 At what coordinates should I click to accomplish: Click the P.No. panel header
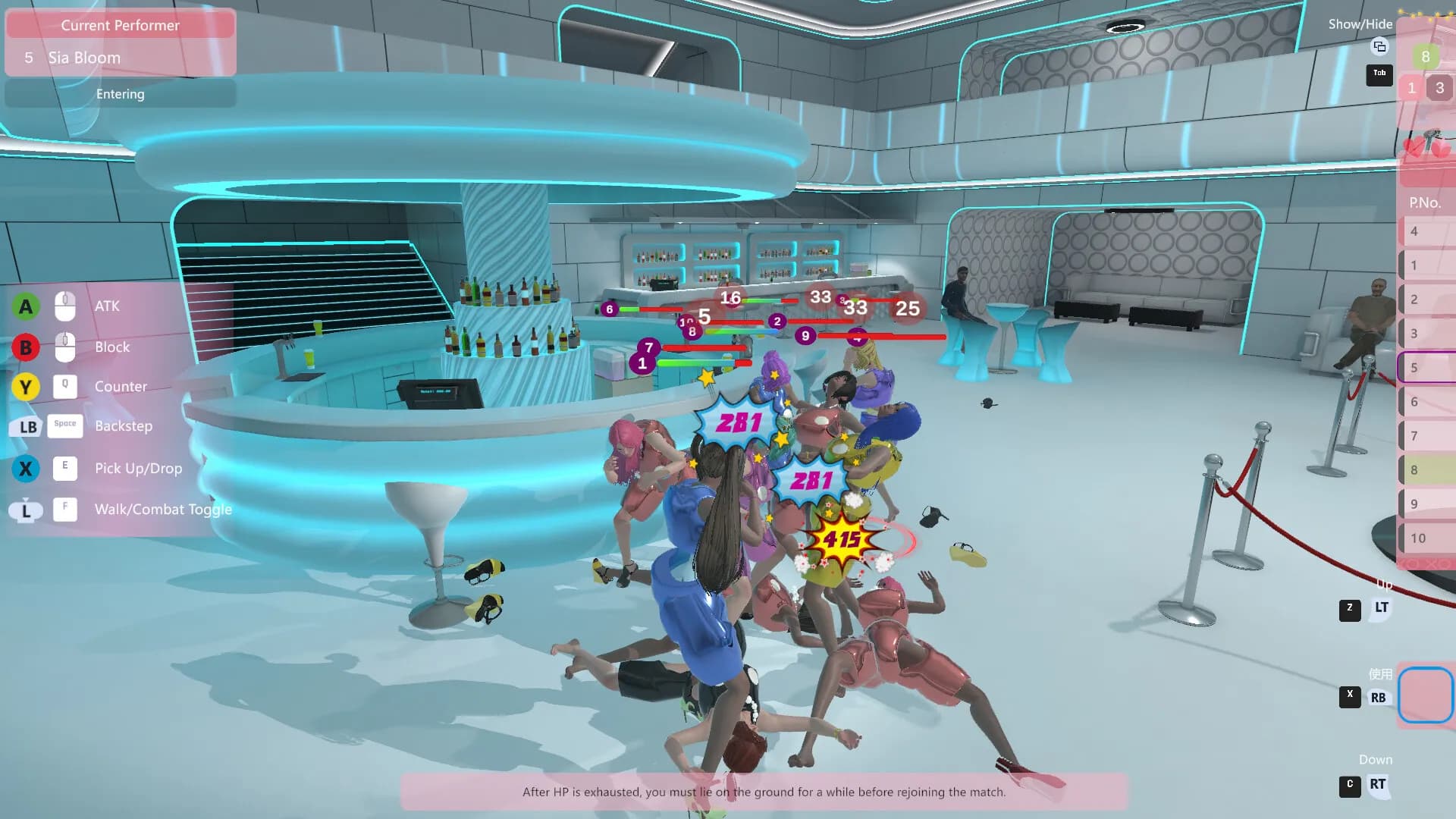click(x=1423, y=202)
